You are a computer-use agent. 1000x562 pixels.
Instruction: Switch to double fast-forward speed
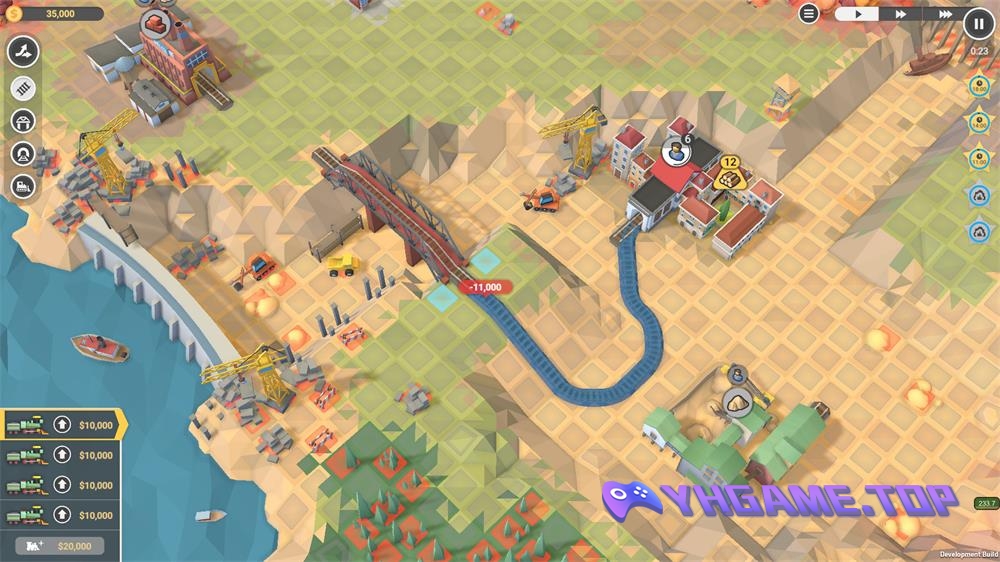point(900,14)
